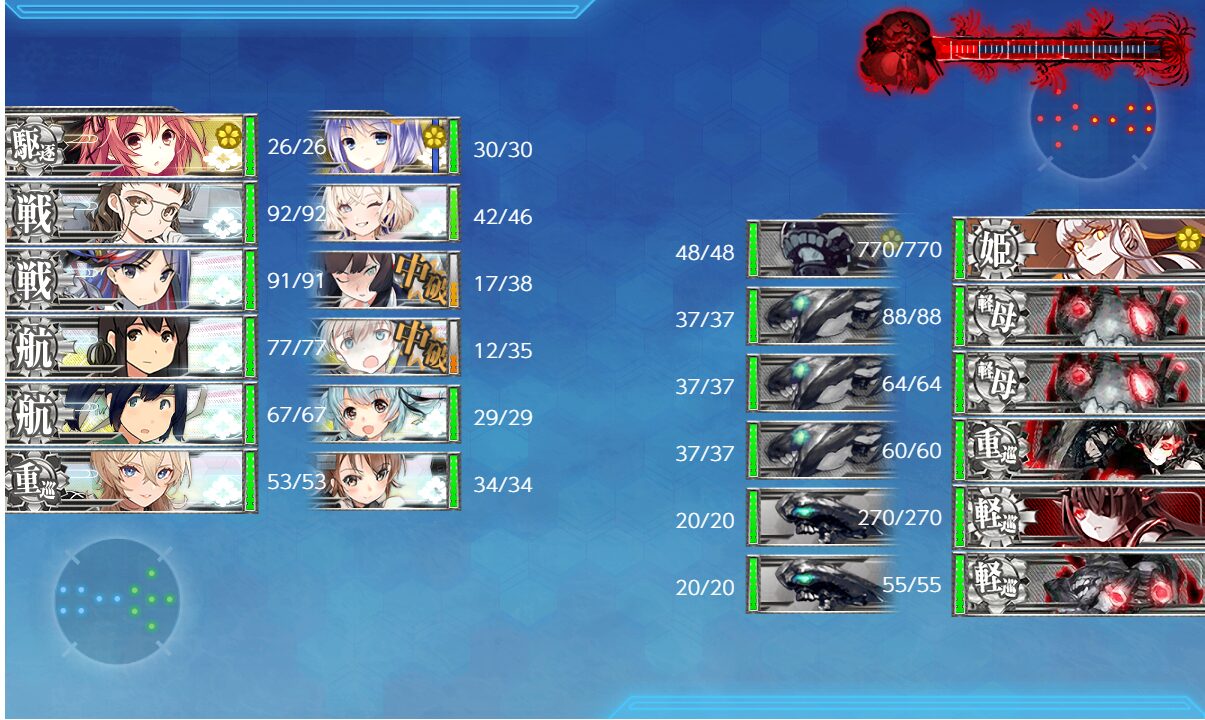Click the player fleet formation radar
The height and width of the screenshot is (720, 1205).
[x=117, y=600]
